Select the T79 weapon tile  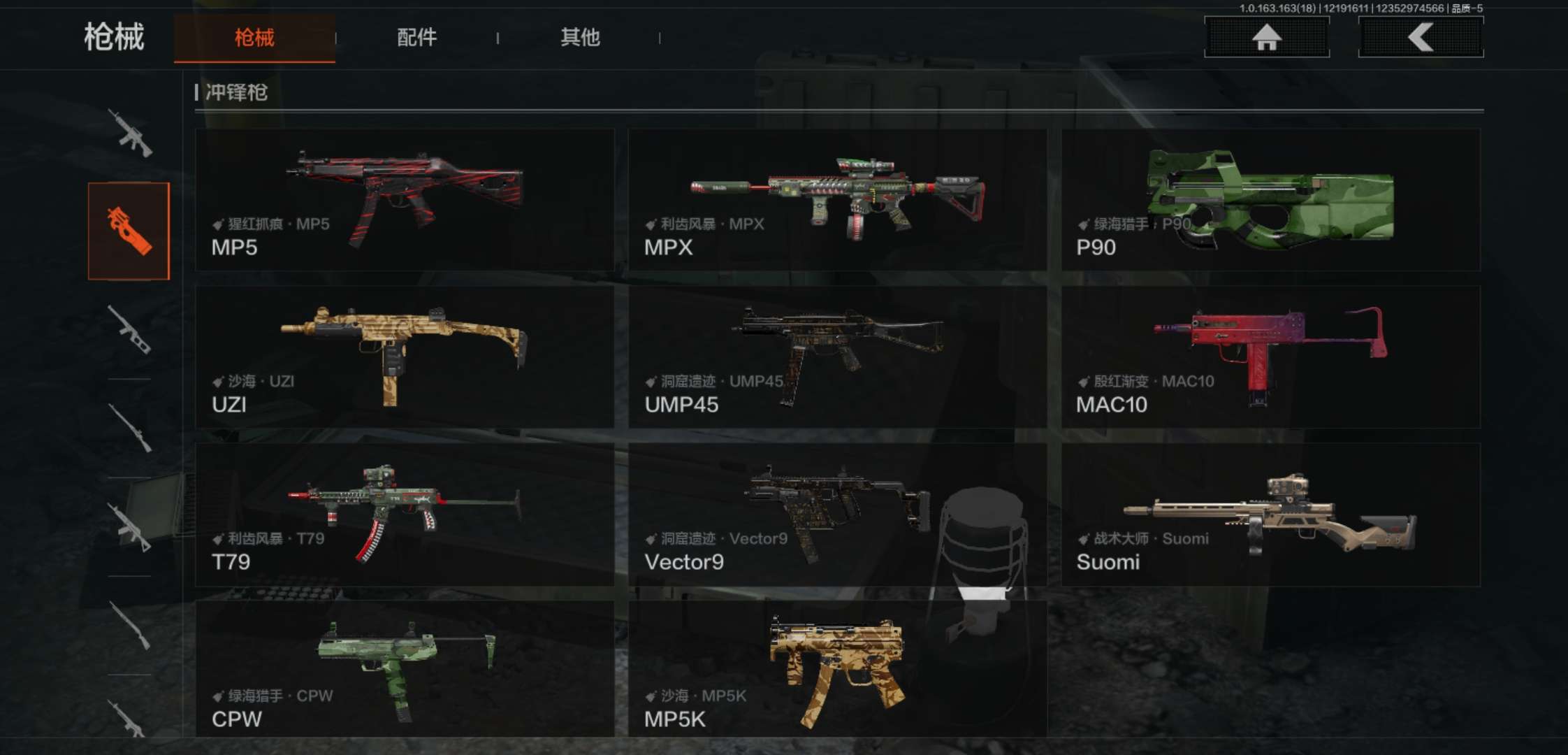click(405, 515)
